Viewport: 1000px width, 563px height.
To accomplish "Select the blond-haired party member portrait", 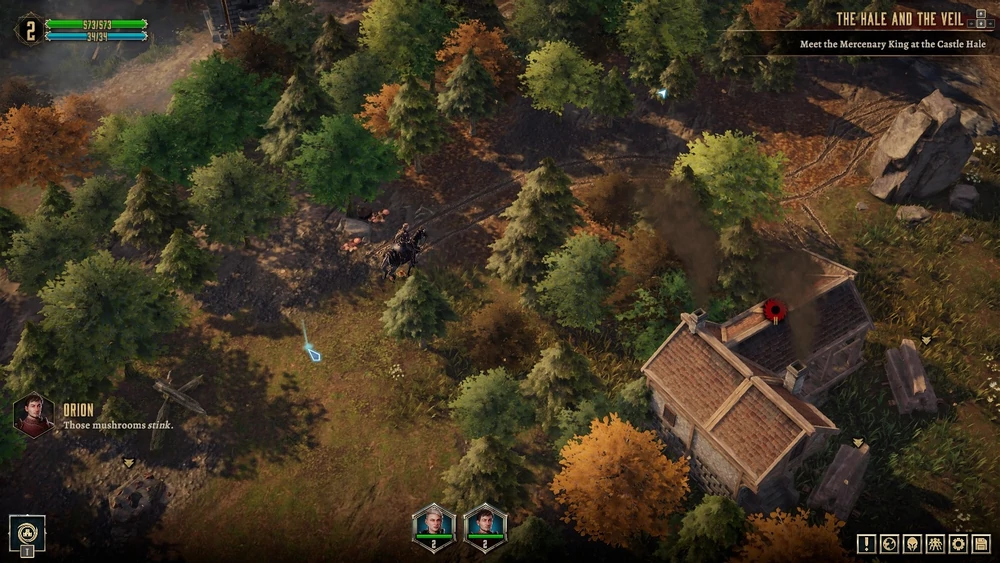I will (x=434, y=524).
